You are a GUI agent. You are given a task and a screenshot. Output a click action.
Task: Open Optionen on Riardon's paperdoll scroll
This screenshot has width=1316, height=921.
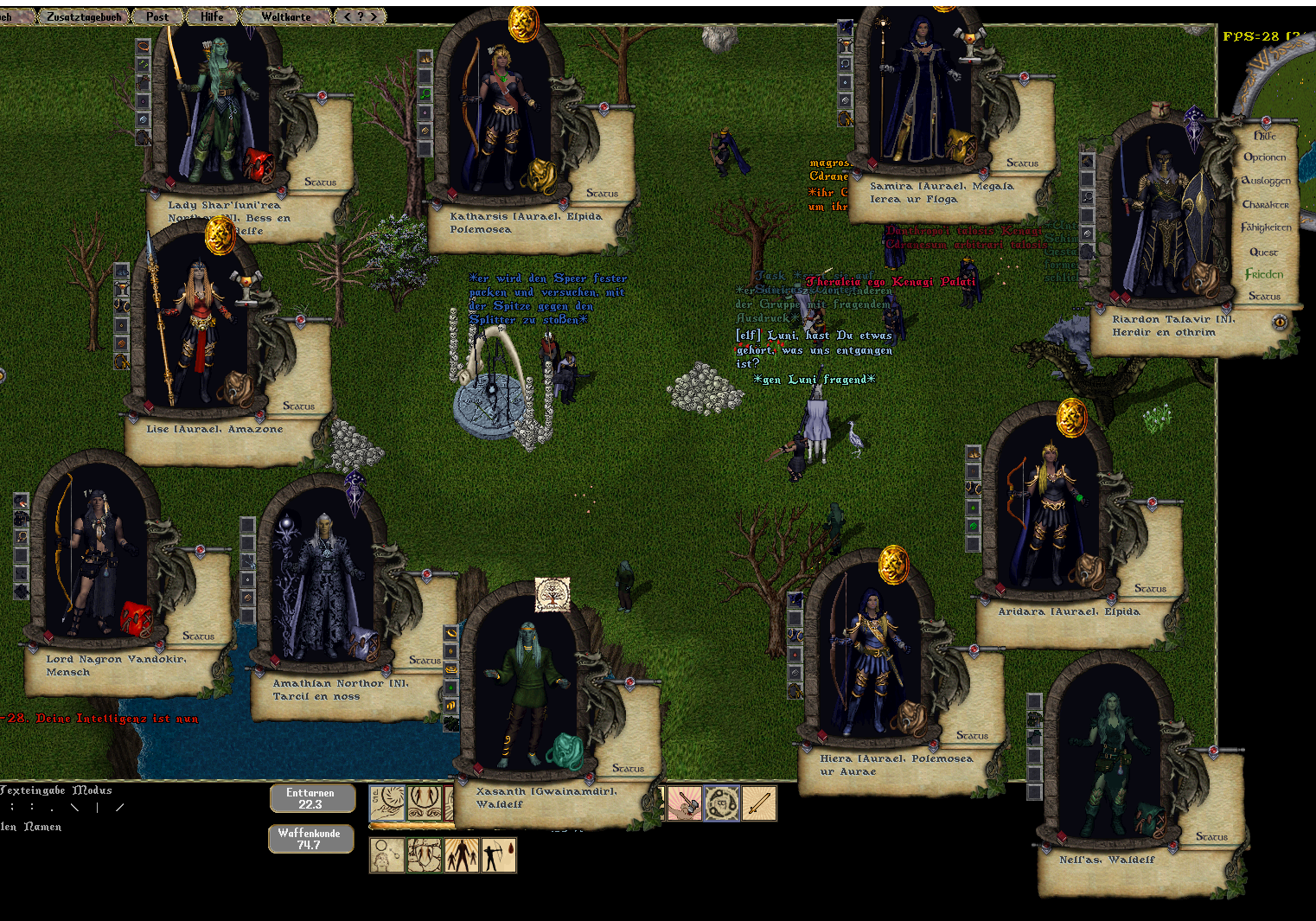(x=1264, y=157)
